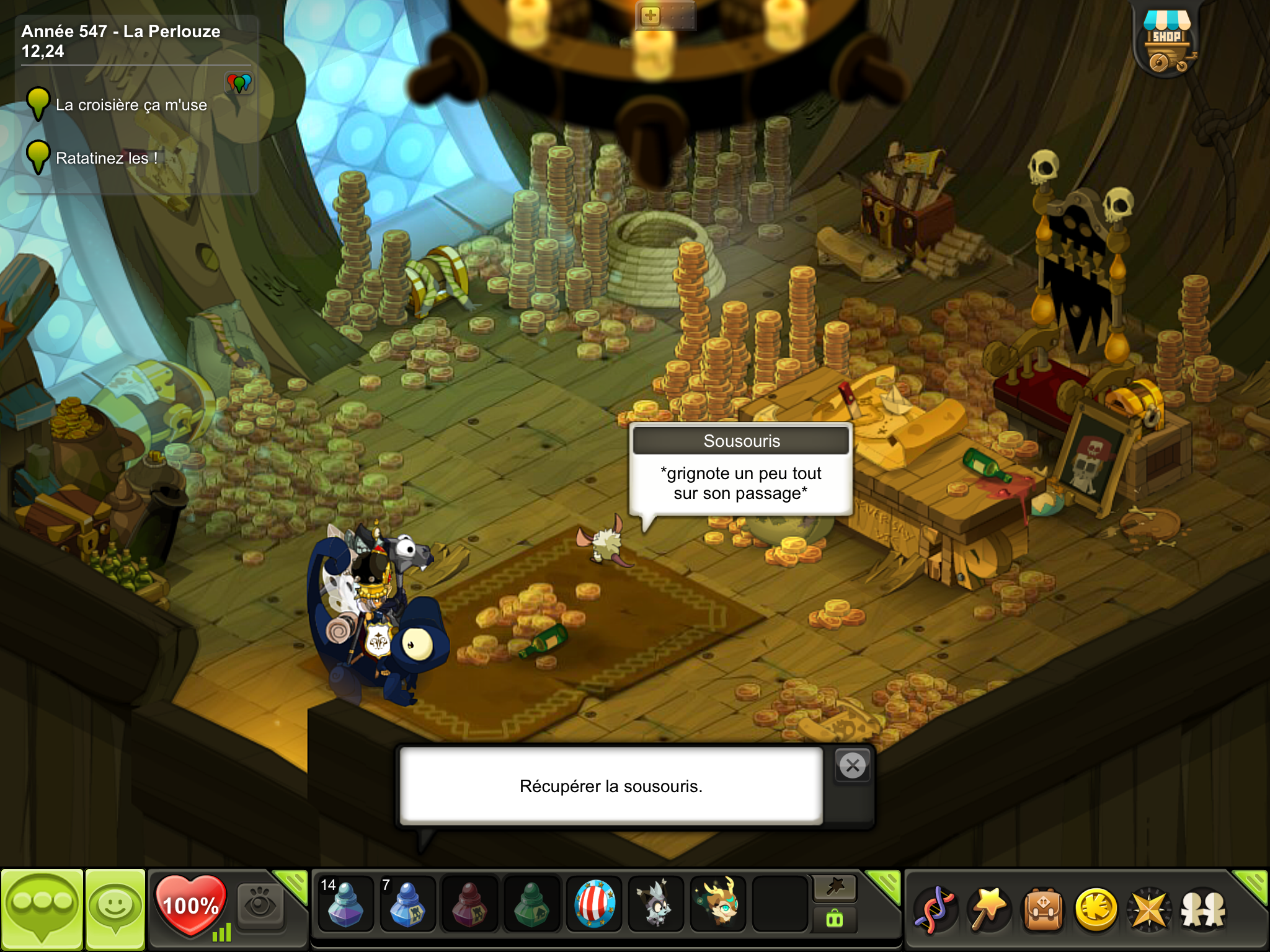Select the "Ratatinez les !" quest
1270x952 pixels.
pyautogui.click(x=106, y=159)
